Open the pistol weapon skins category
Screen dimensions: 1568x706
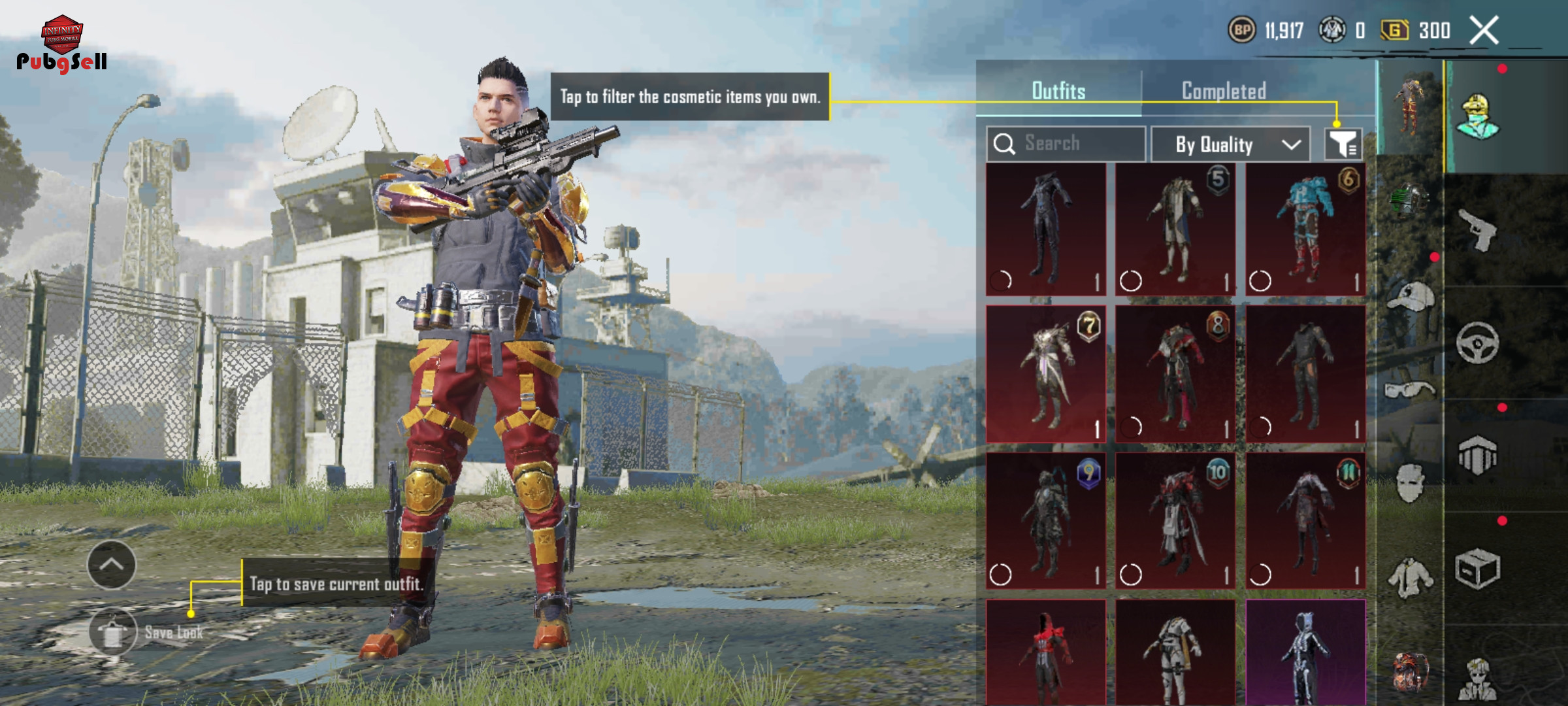(1478, 229)
